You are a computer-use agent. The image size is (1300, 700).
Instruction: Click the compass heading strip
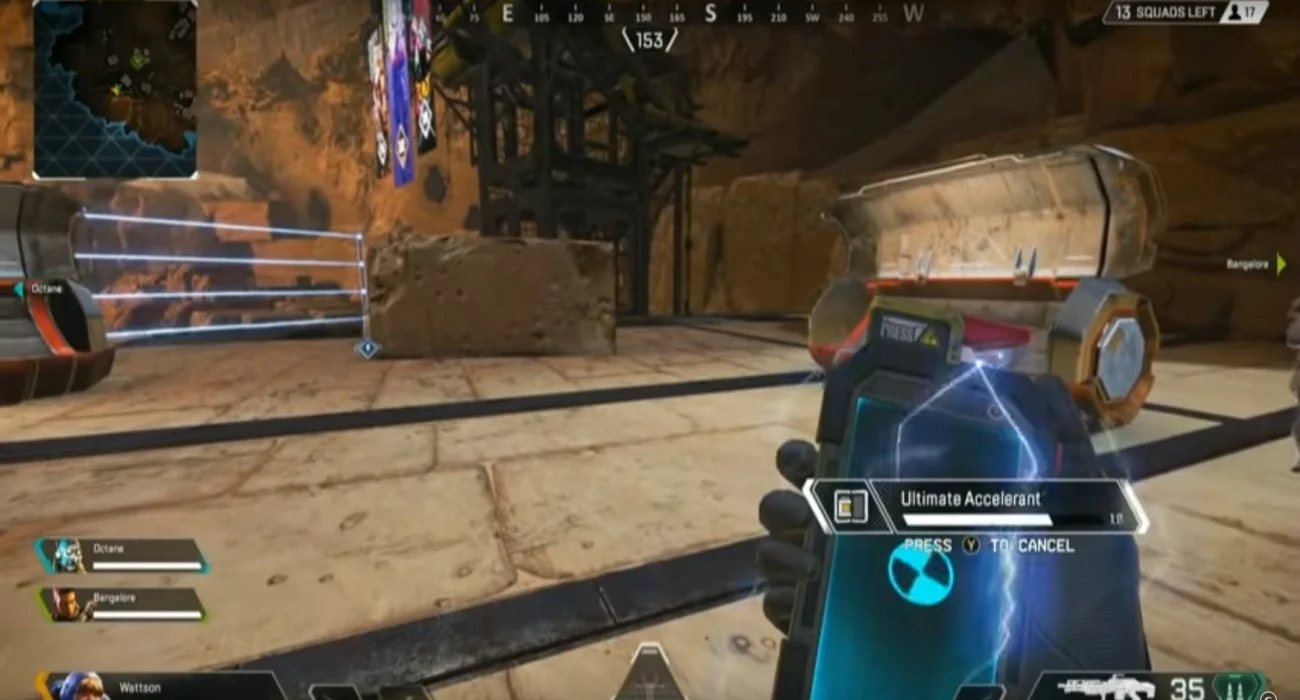coord(650,14)
